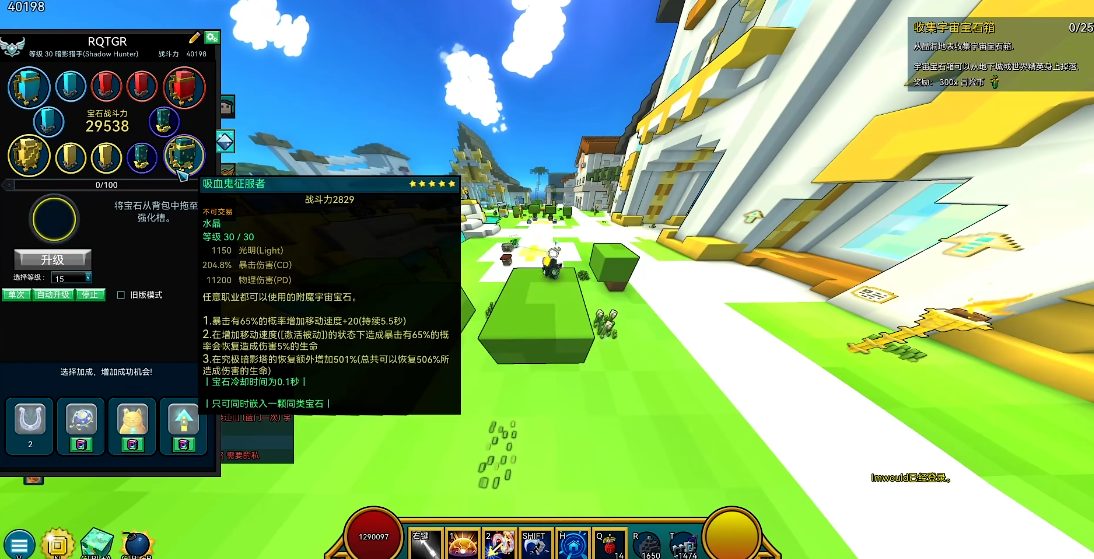1094x559 pixels.
Task: Select the golden cat booster
Action: point(132,418)
